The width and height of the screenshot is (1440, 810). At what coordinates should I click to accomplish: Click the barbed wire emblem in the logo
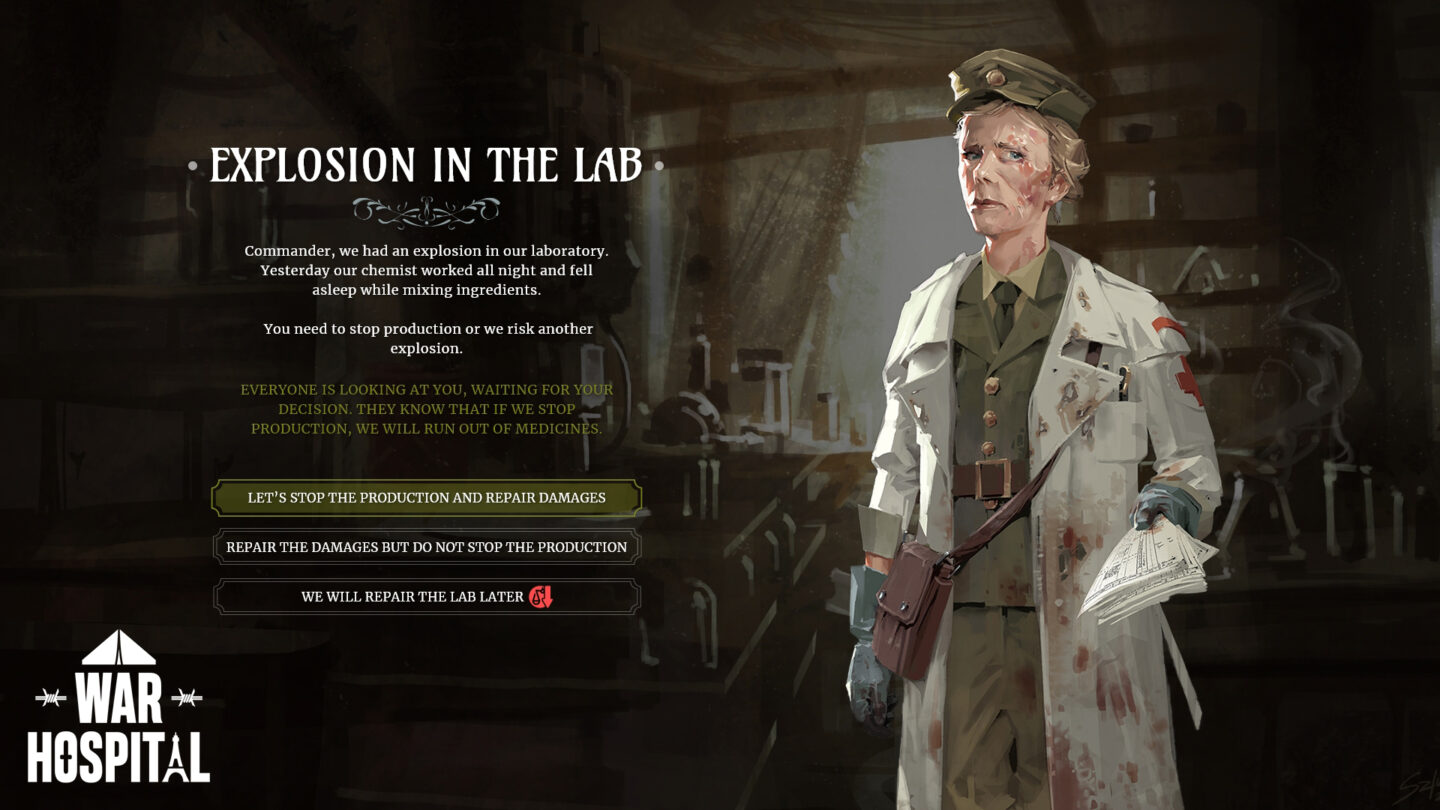click(x=50, y=697)
